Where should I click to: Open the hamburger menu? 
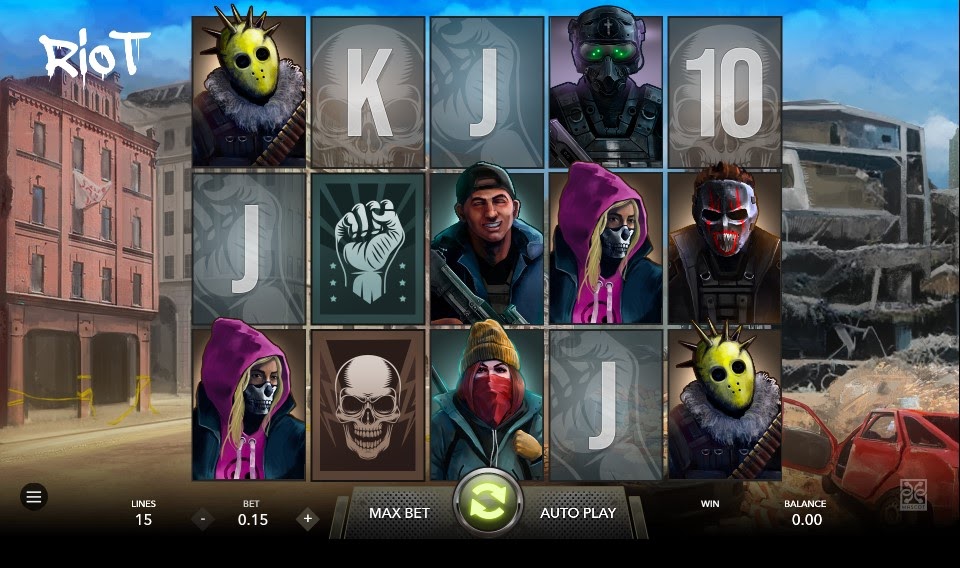pos(34,497)
